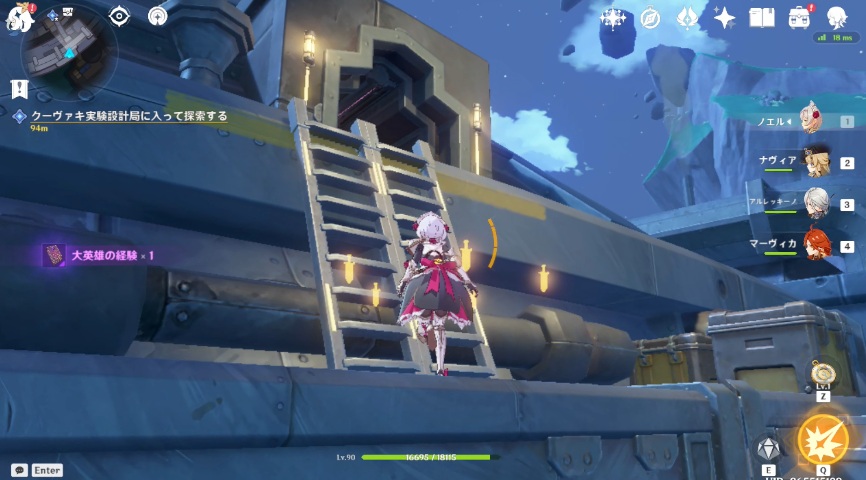Open the four-point star wish icon
The height and width of the screenshot is (480, 866).
(724, 18)
